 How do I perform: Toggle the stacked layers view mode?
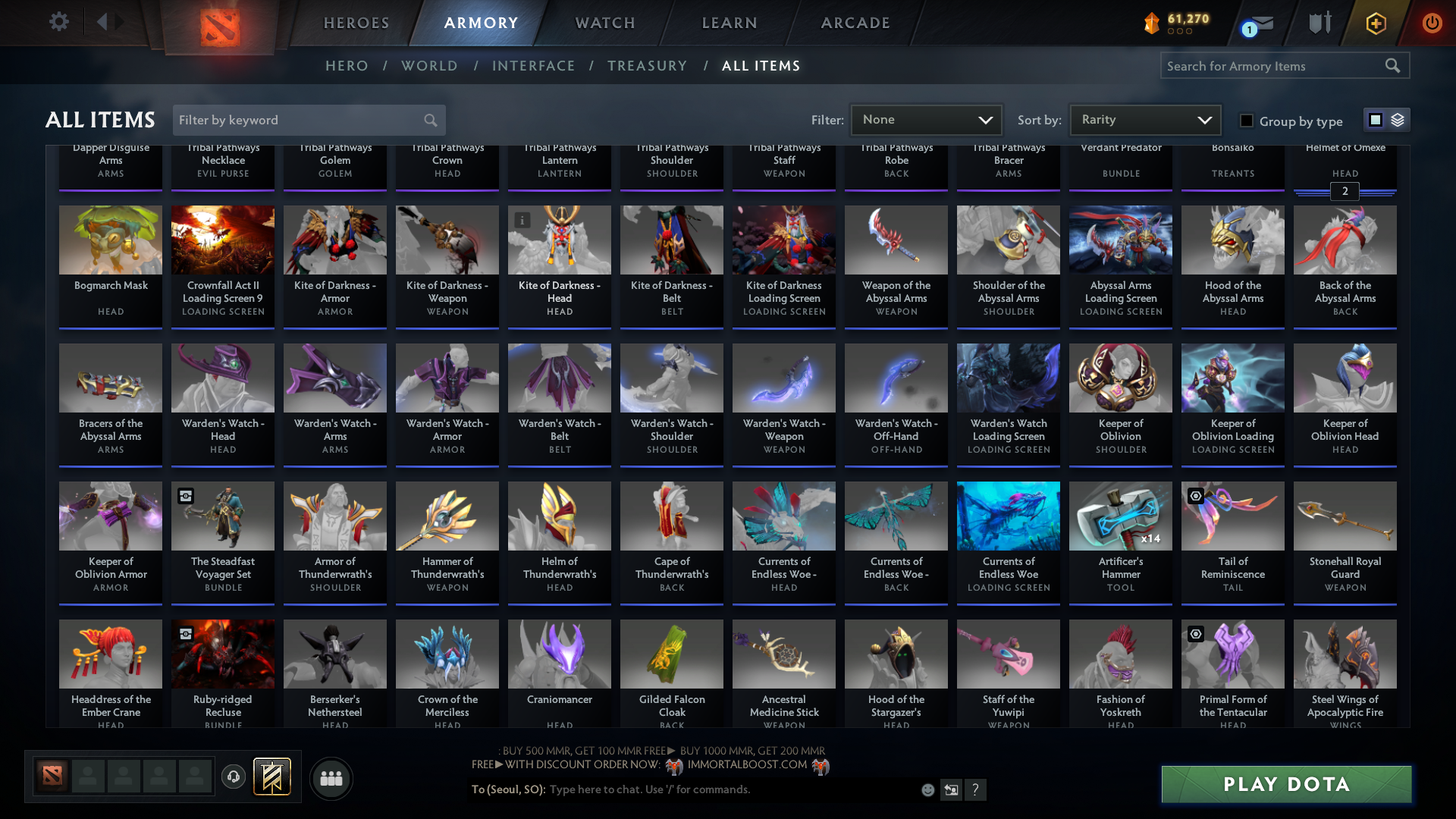click(1396, 119)
